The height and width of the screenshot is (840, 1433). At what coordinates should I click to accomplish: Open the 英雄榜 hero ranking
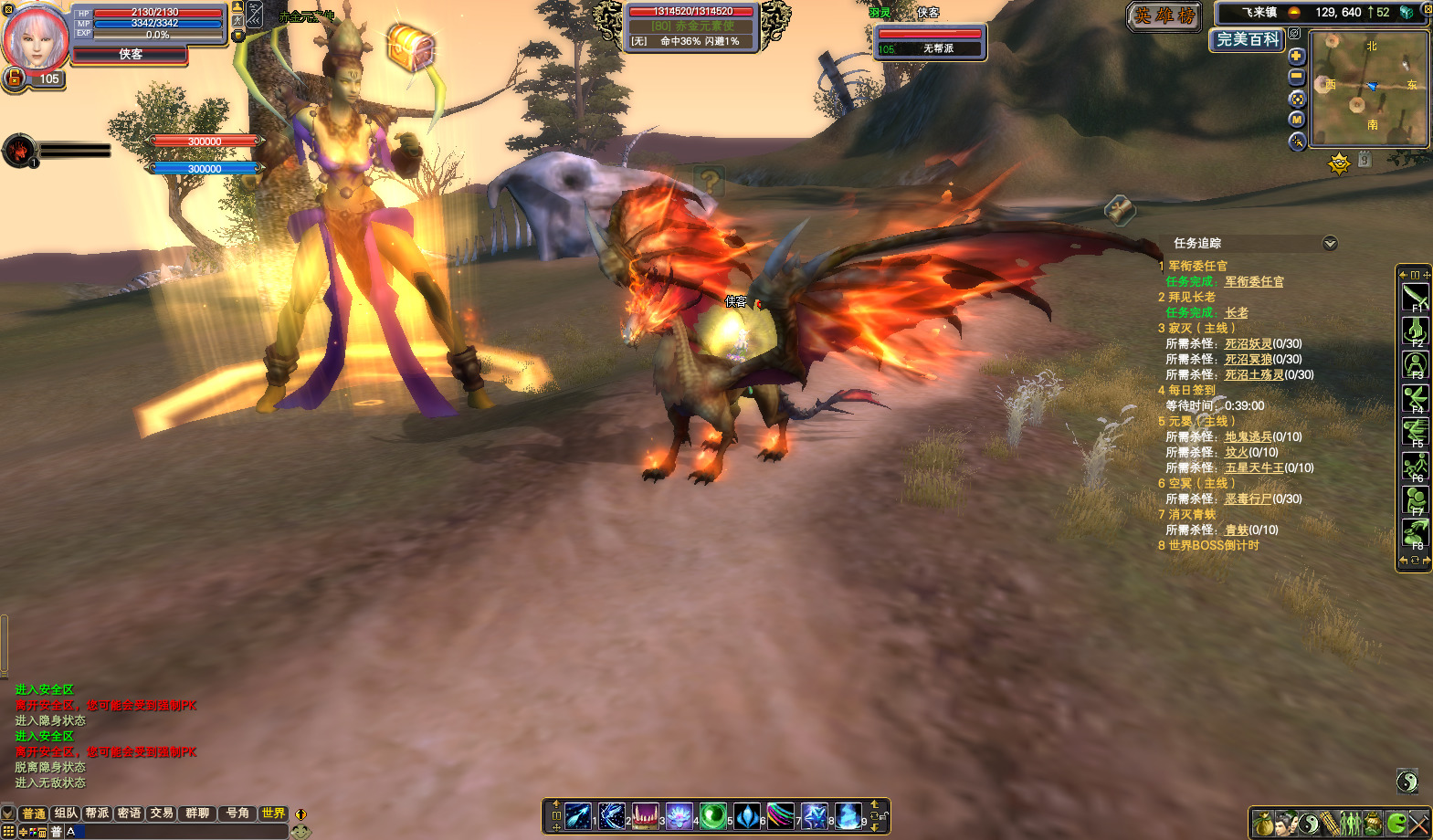1164,16
